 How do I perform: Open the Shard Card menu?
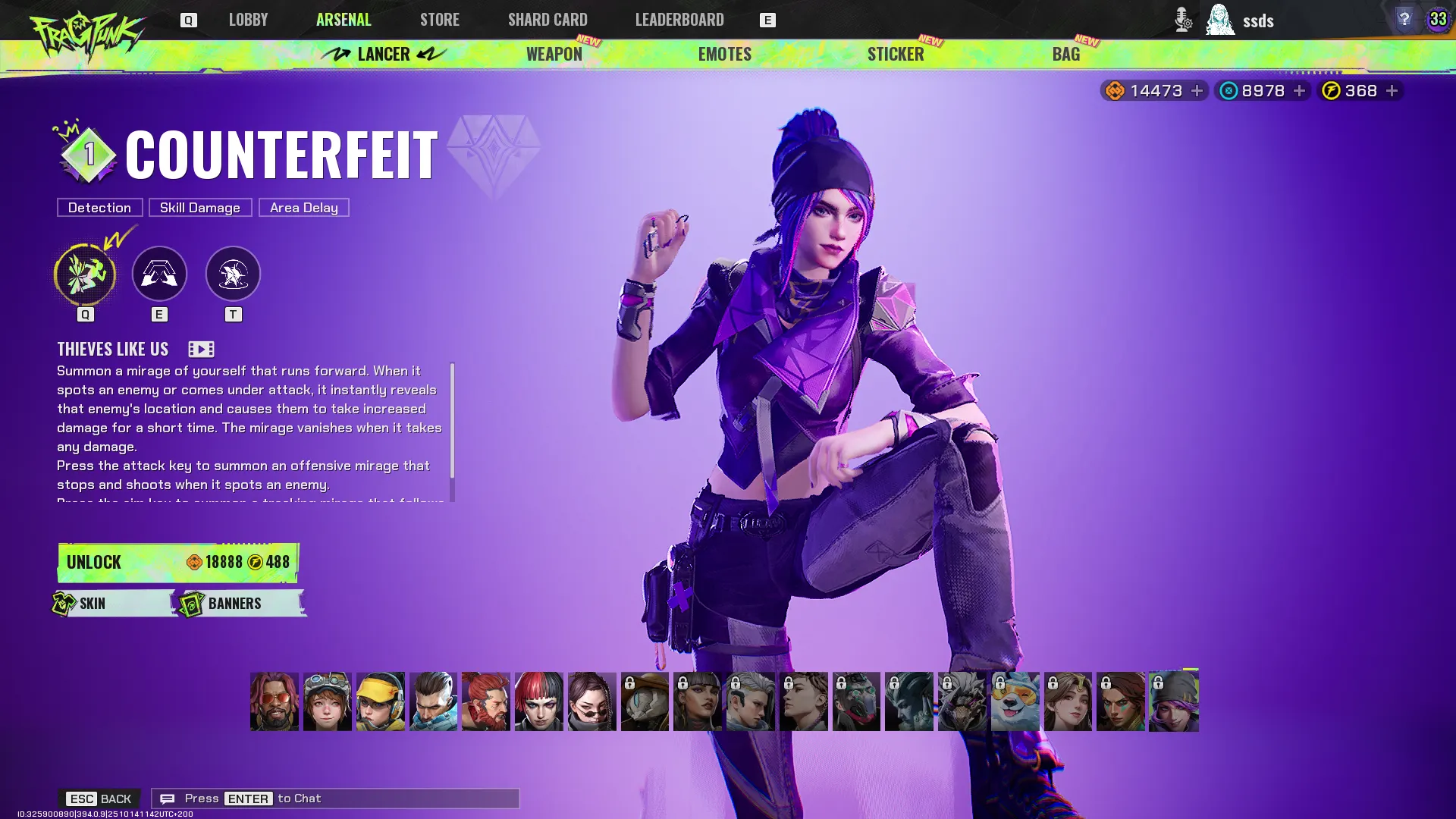548,20
